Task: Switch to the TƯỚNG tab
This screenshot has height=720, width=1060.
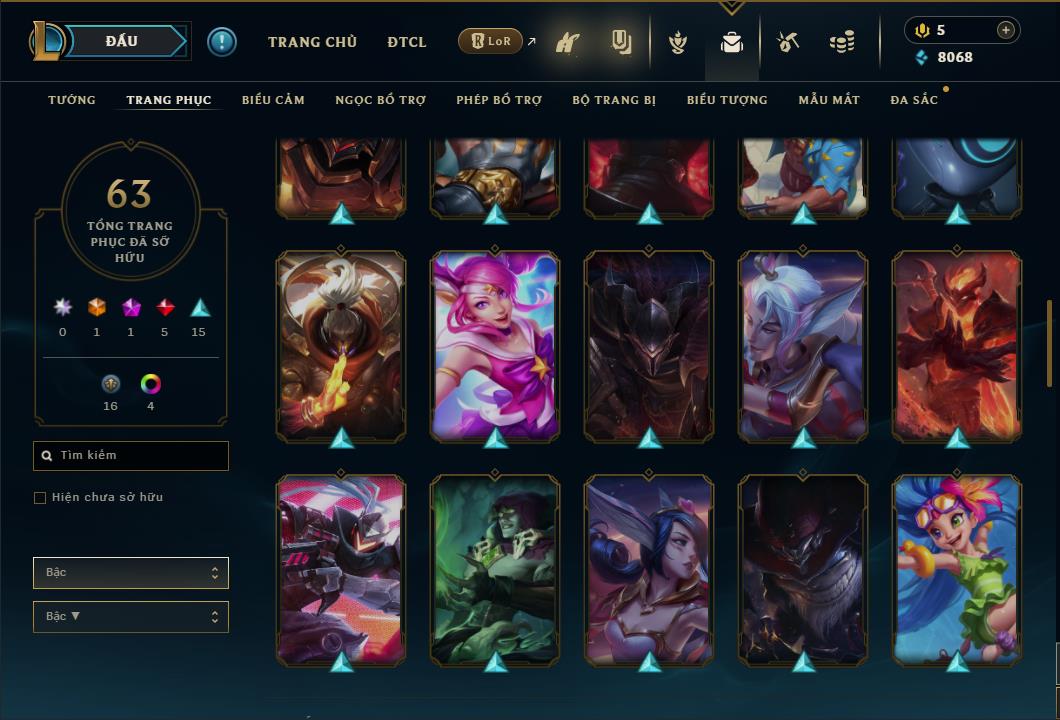Action: (x=72, y=100)
